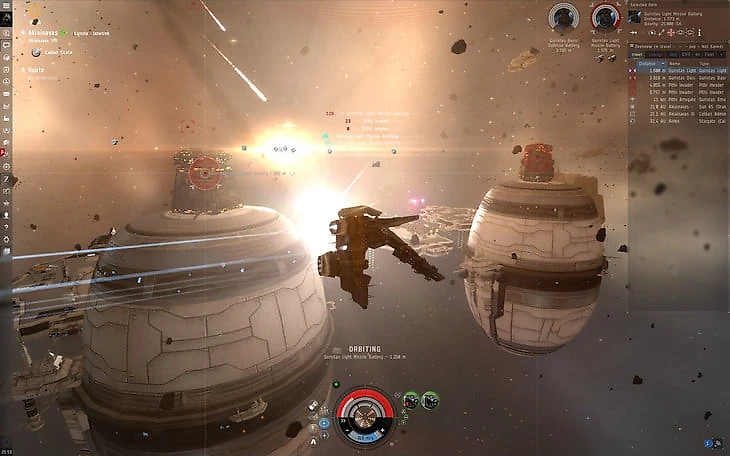Image resolution: width=730 pixels, height=456 pixels.
Task: Select first Guristas Light Missile Battery overview row
Action: click(x=678, y=71)
